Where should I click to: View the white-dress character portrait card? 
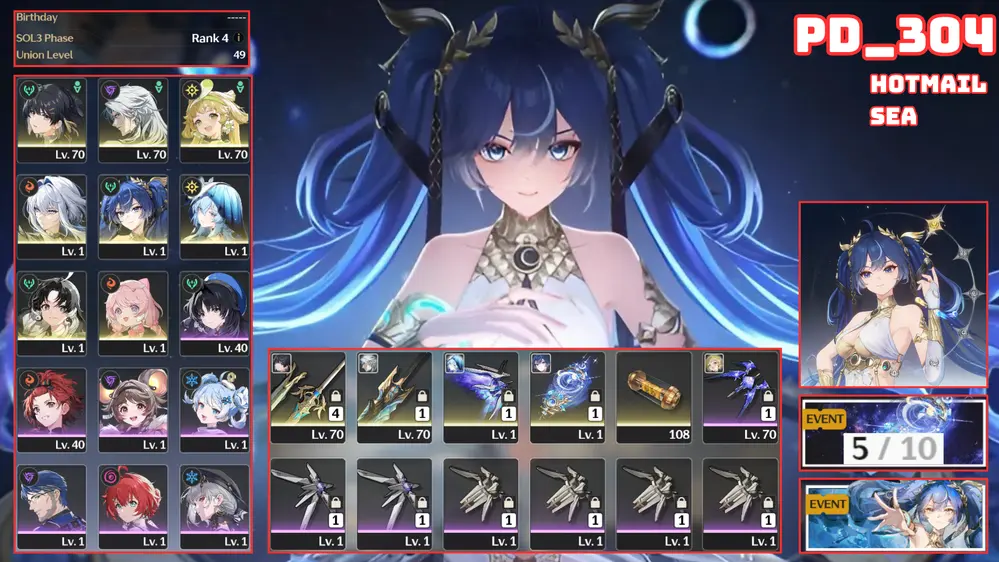tap(894, 295)
